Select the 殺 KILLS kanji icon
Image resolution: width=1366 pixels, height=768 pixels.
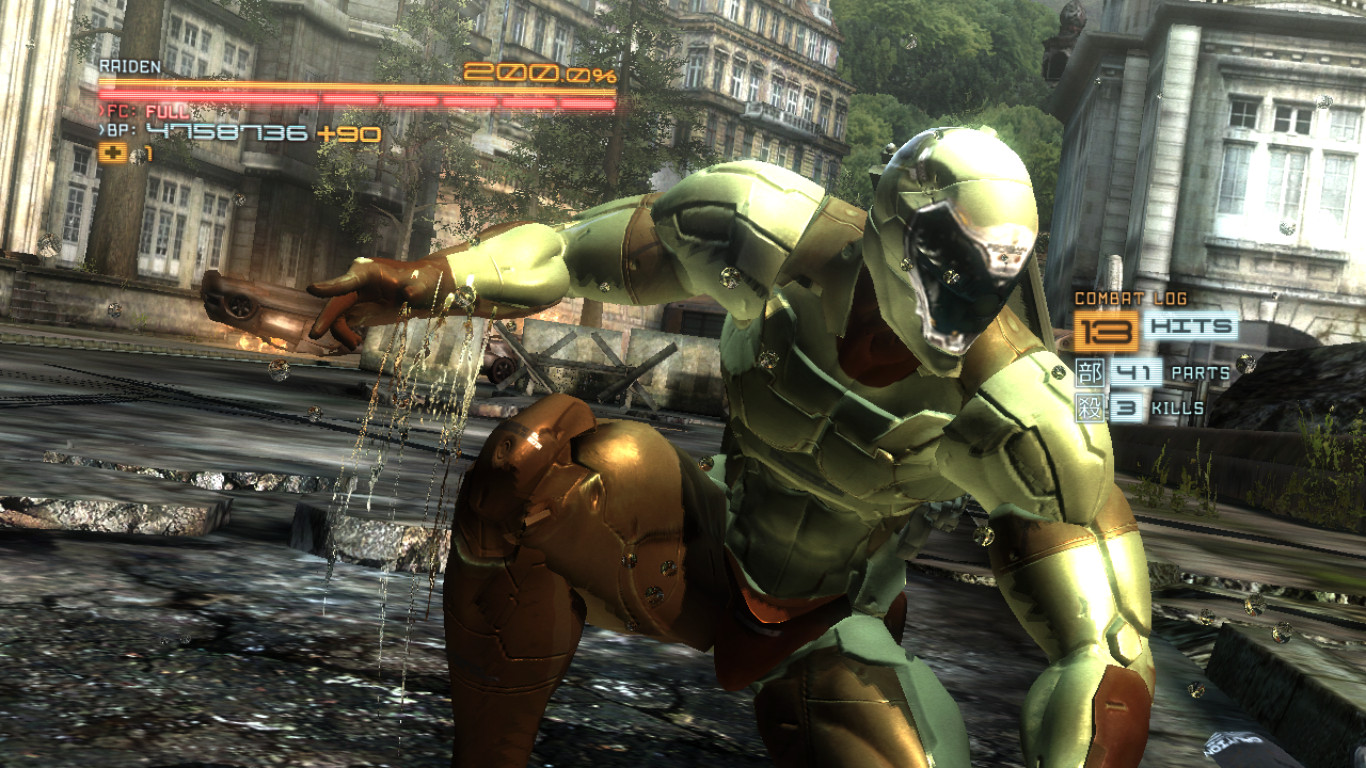(1093, 406)
